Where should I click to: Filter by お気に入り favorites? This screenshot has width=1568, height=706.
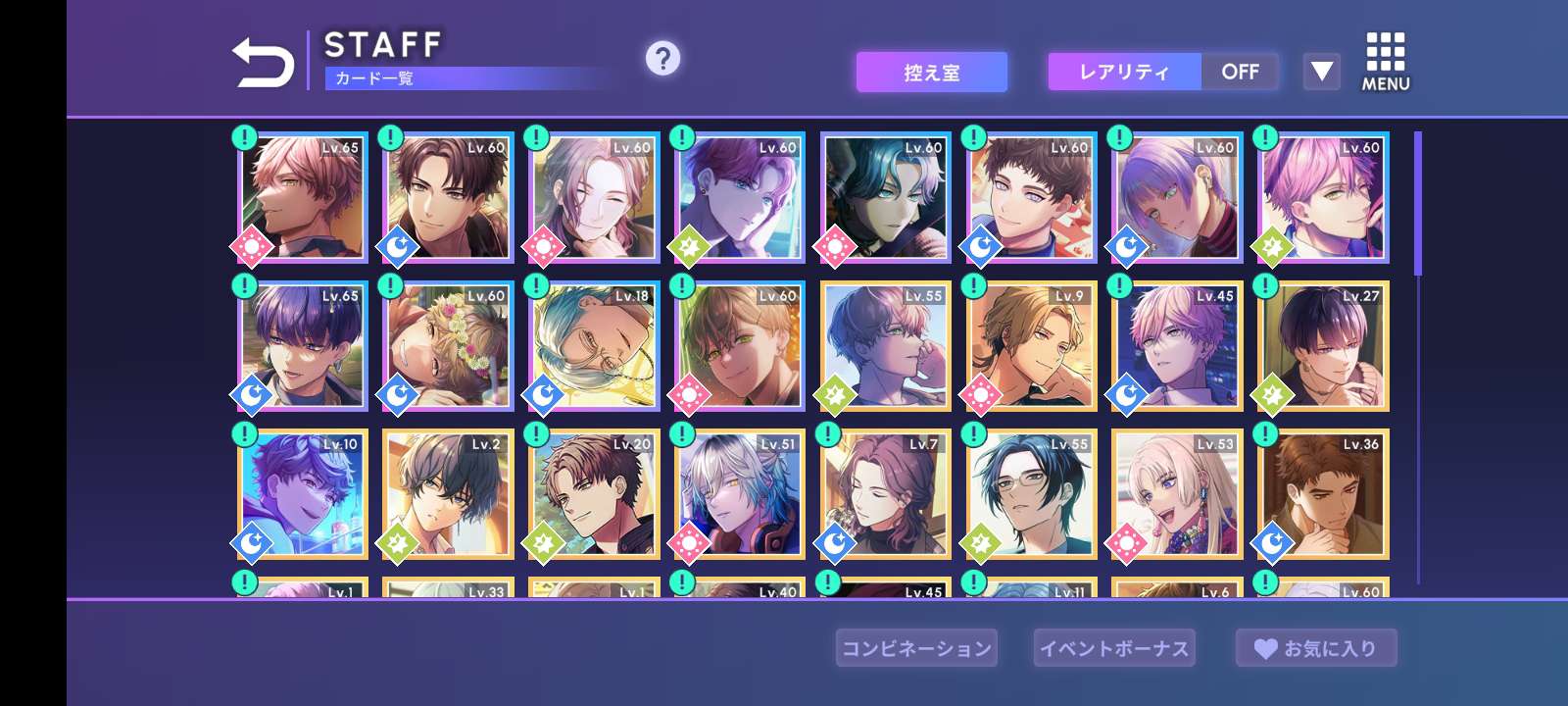click(1316, 648)
